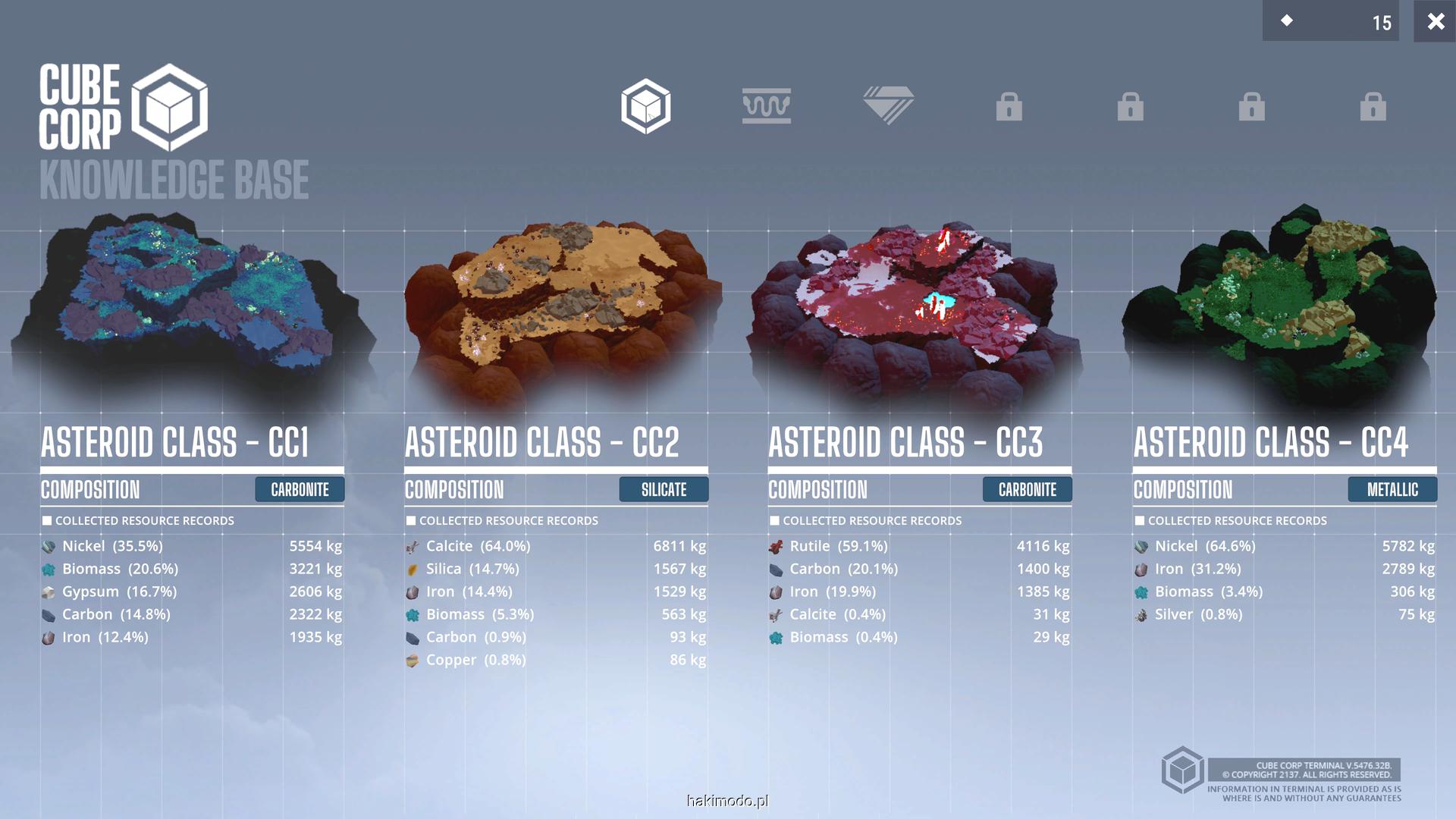
Task: Click the Cube Corp logo
Action: (x=124, y=107)
